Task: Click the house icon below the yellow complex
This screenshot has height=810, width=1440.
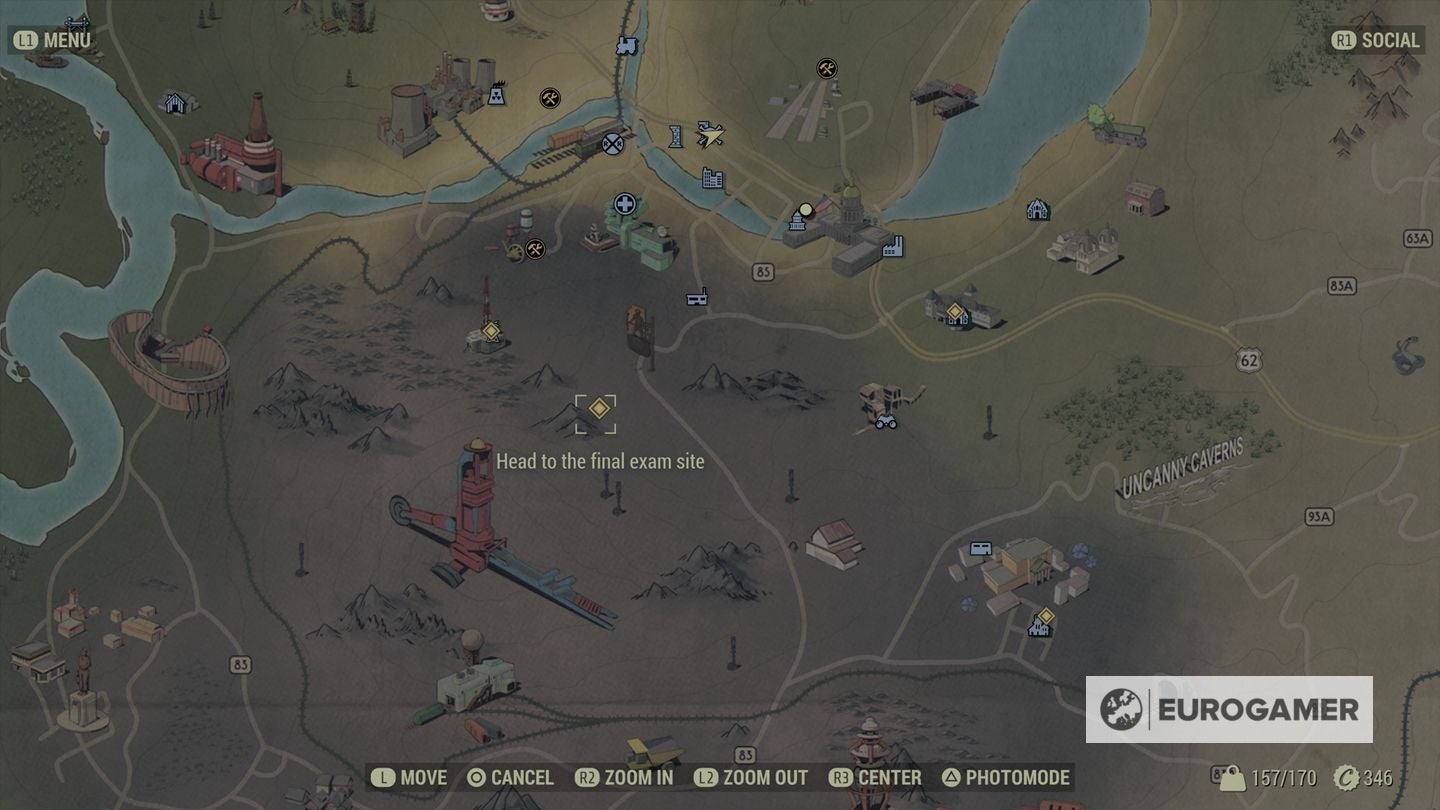Action: click(1039, 628)
